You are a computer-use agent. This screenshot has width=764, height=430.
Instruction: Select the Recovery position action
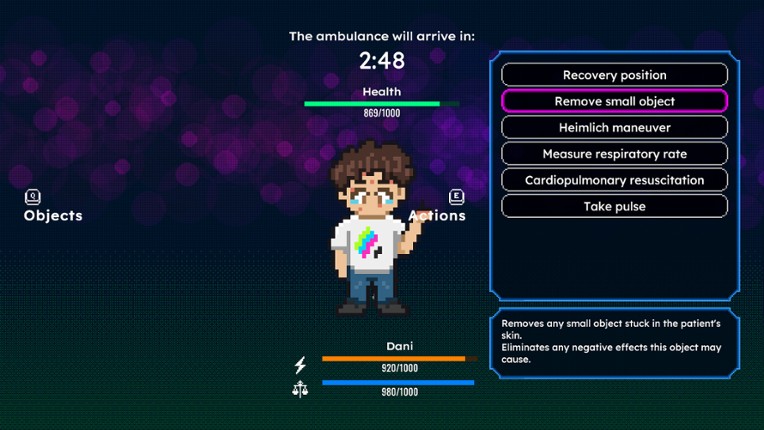(614, 75)
